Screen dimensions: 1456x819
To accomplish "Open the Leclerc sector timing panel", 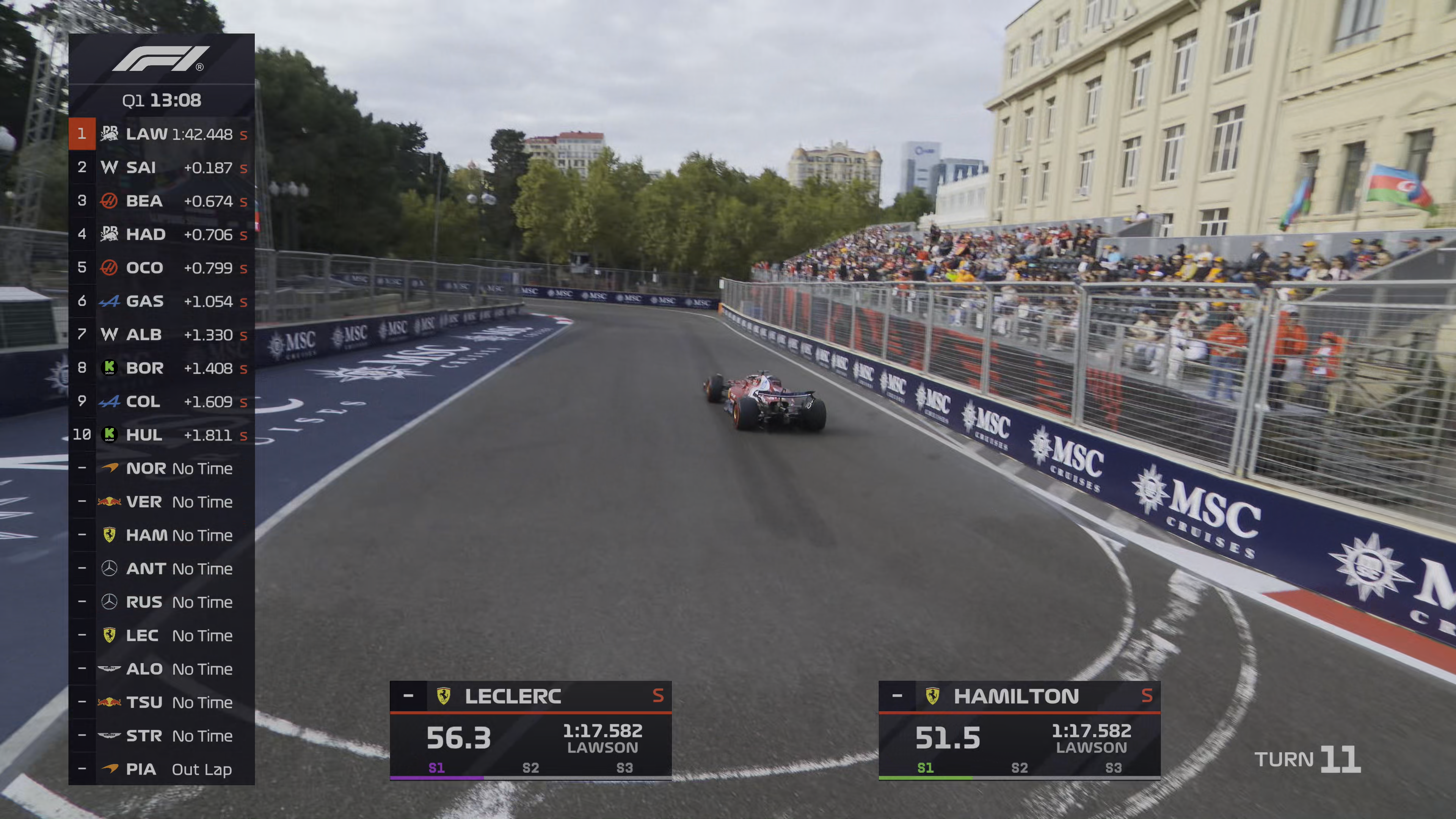I will coord(530,730).
